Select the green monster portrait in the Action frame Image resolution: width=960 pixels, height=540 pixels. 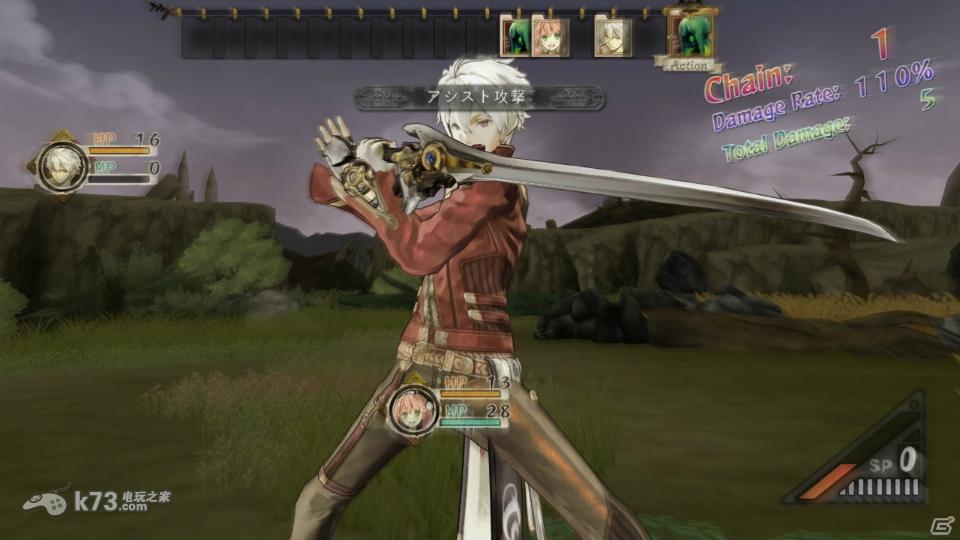(x=691, y=34)
